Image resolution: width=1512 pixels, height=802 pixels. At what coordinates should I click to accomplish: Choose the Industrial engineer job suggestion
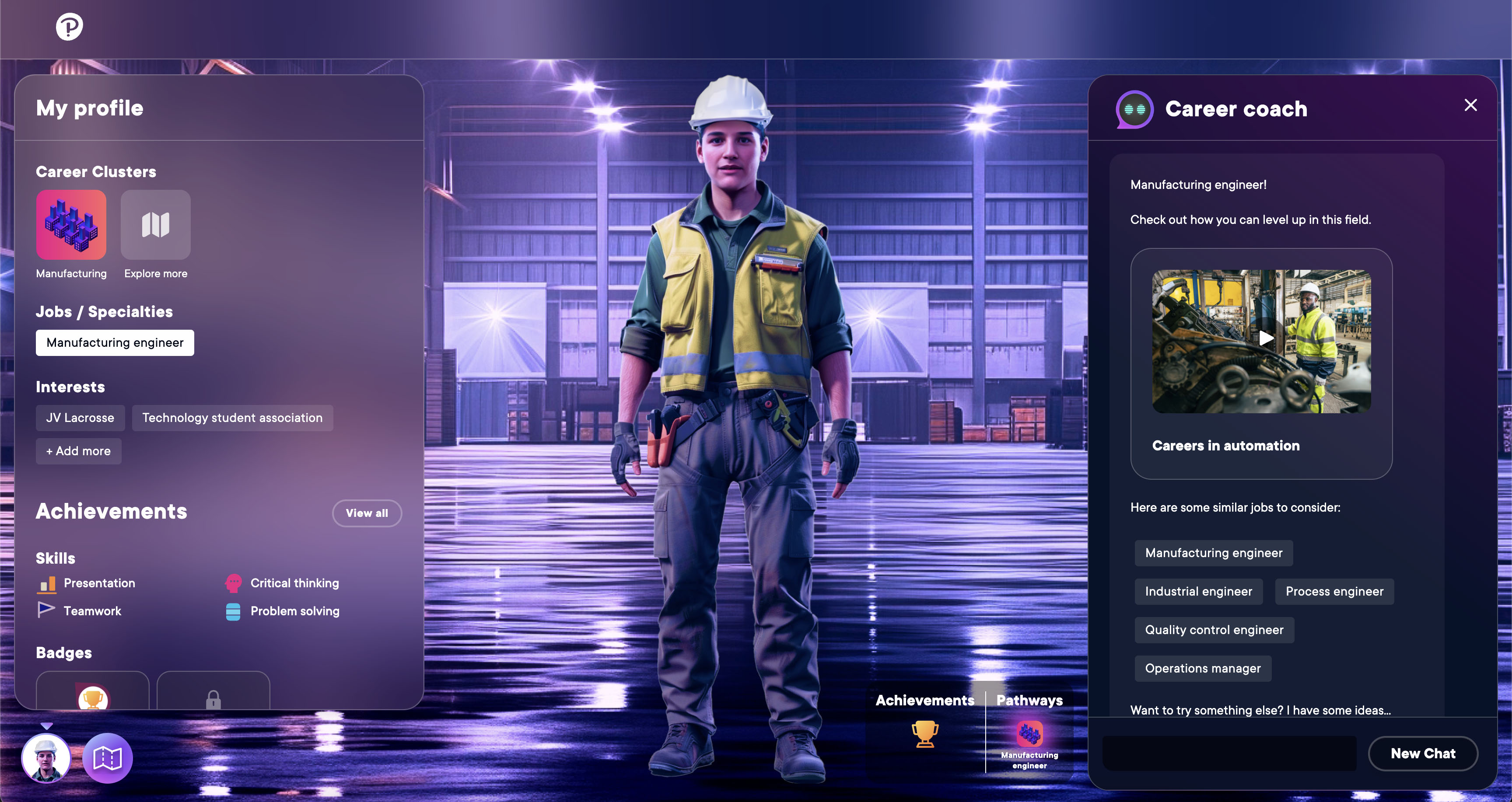click(x=1198, y=591)
